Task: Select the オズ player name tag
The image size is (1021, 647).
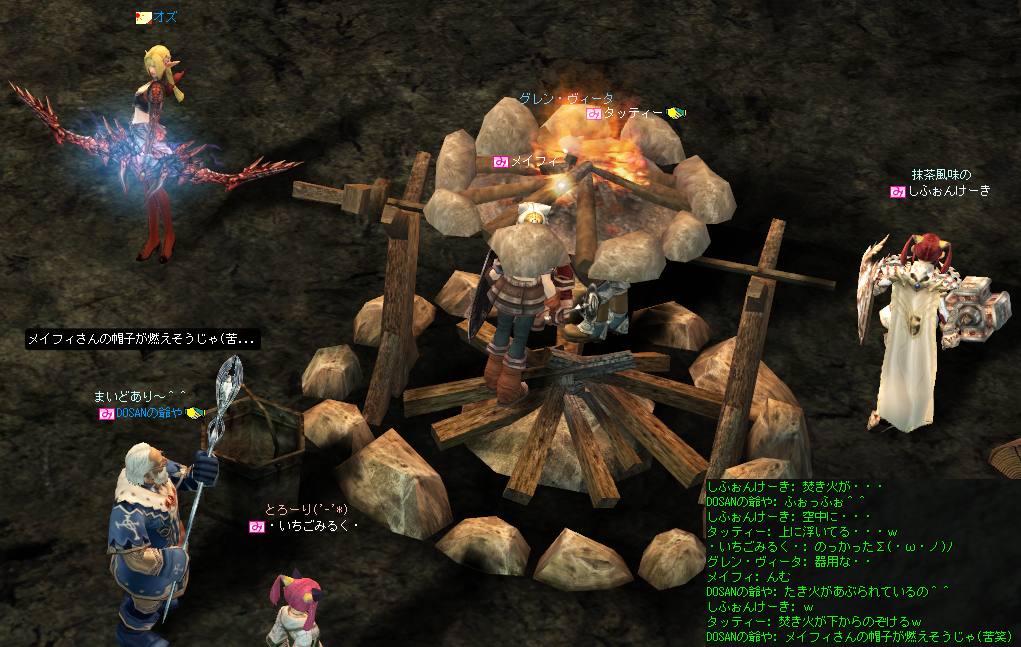Action: point(165,18)
